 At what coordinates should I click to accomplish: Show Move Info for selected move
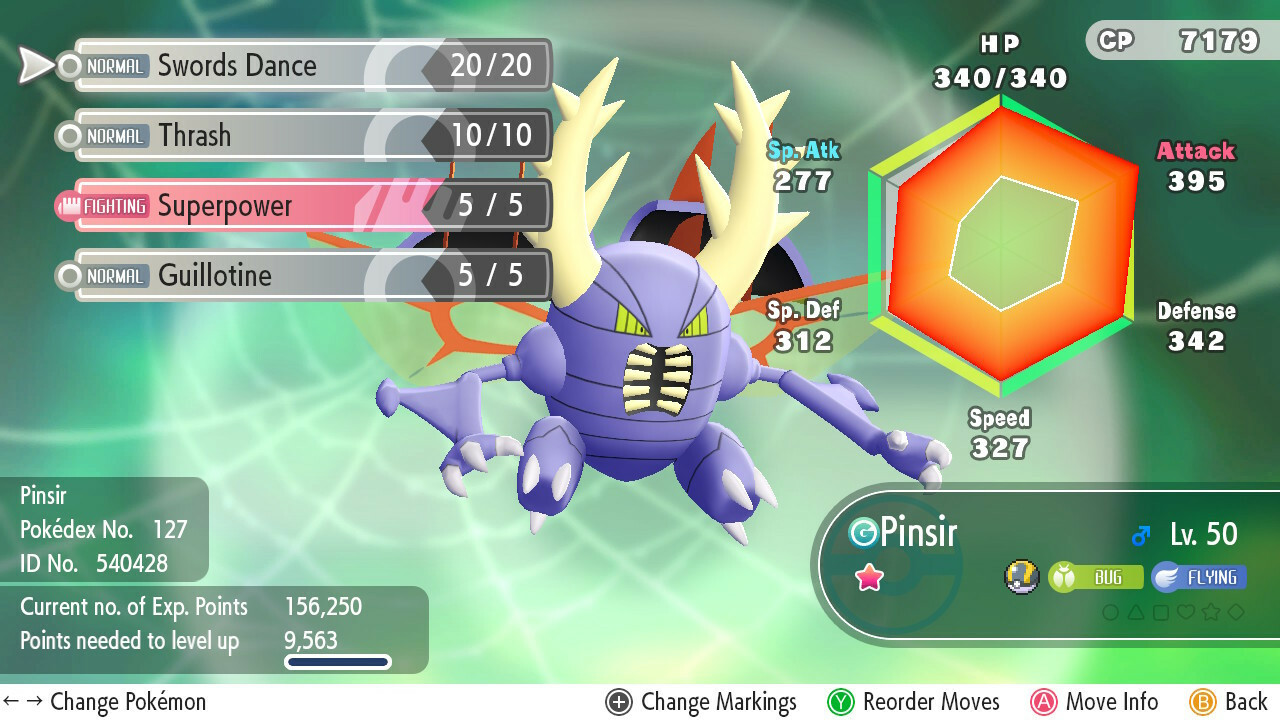pyautogui.click(x=1095, y=702)
